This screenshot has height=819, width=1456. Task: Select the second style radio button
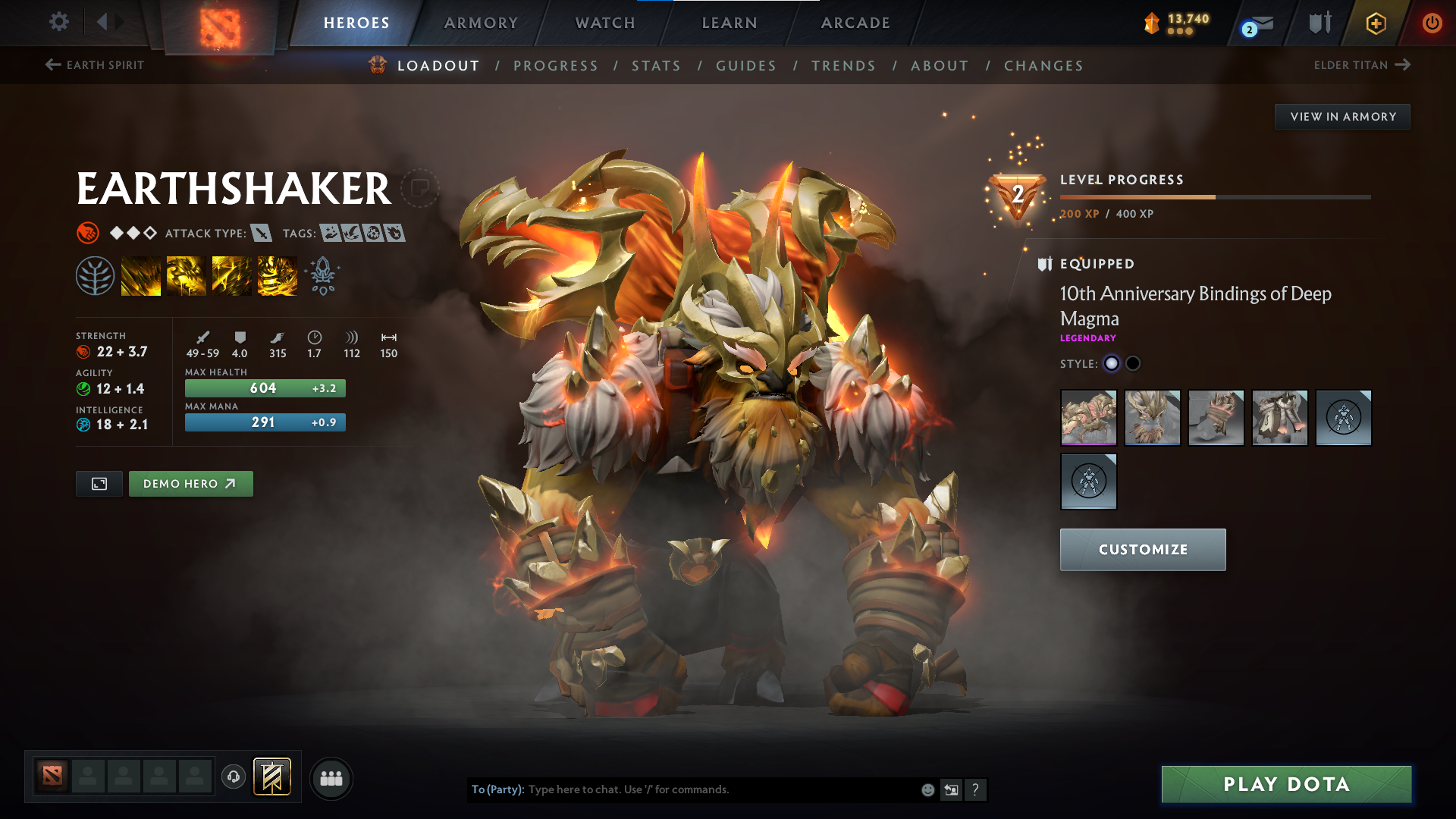tap(1133, 363)
